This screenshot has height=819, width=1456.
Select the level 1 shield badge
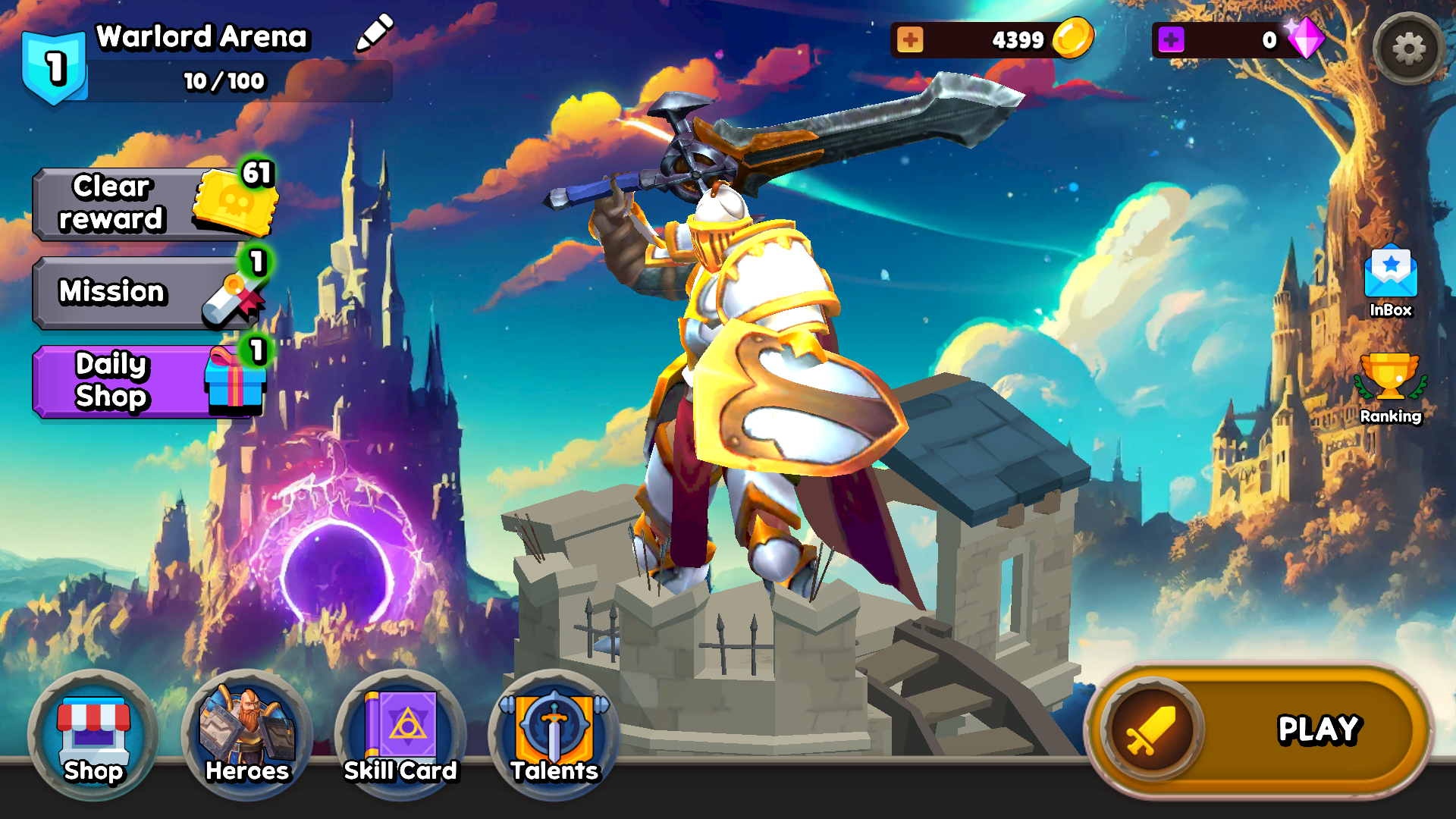53,64
